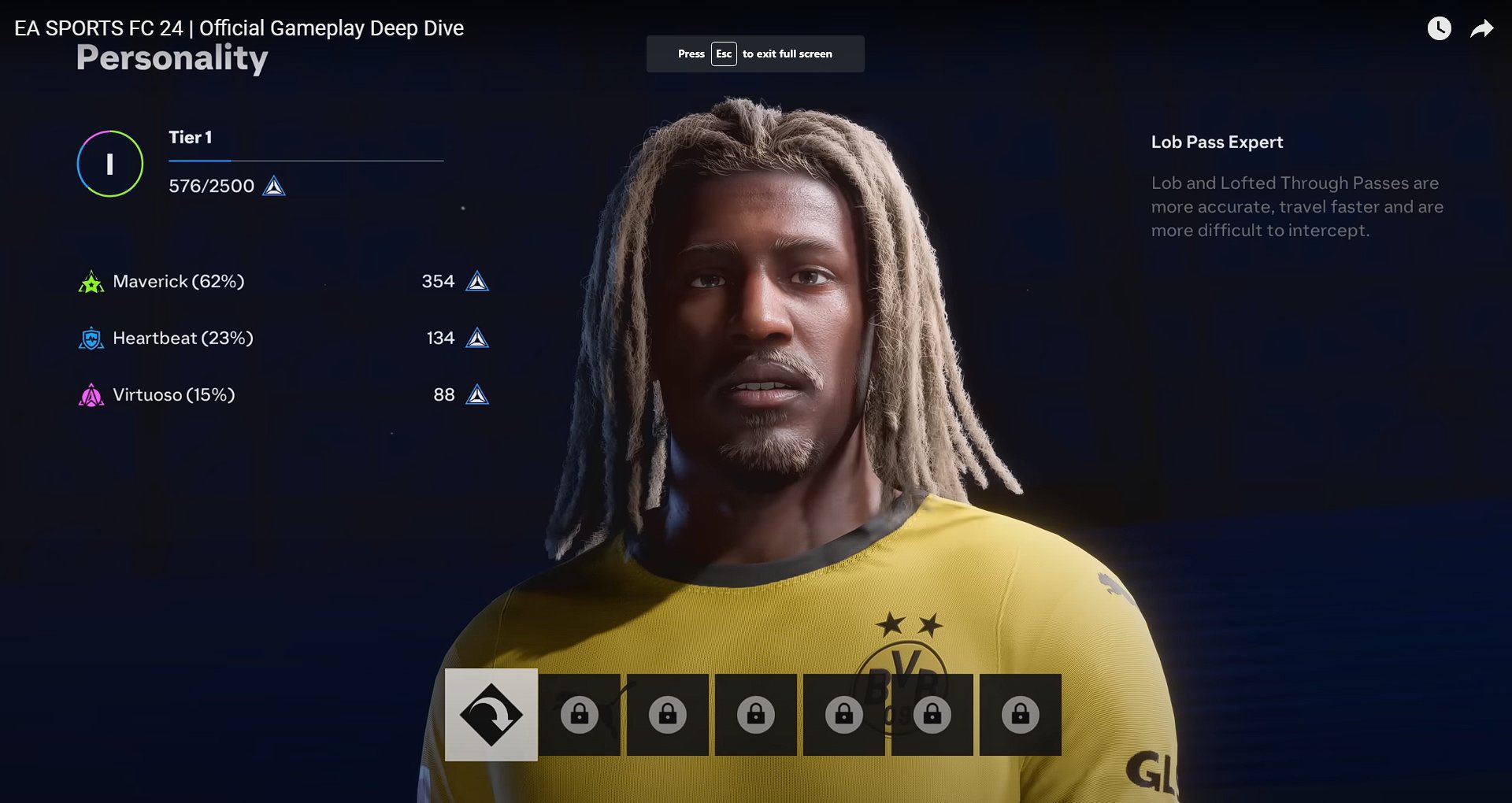Select the first locked PlayStyle slot
1512x803 pixels.
pos(580,713)
